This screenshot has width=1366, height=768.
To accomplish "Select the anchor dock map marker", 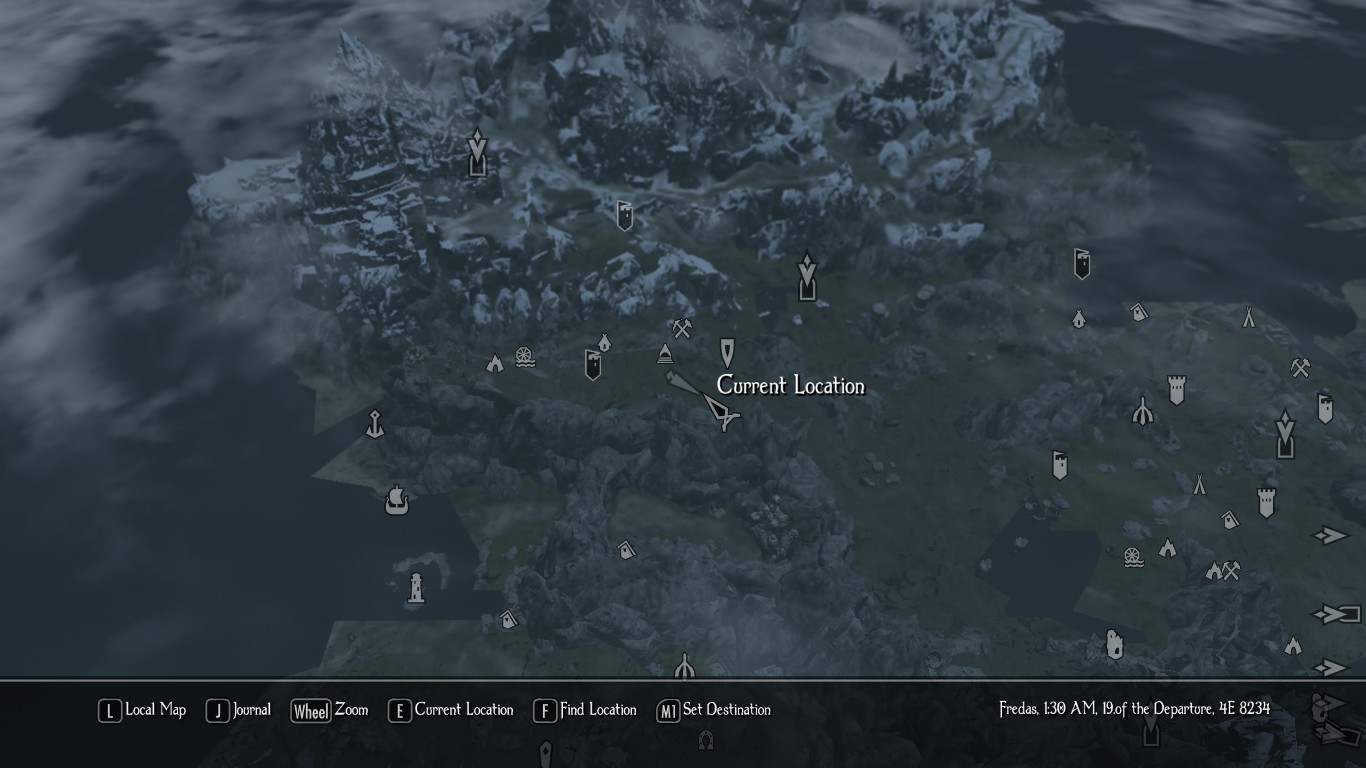I will (375, 424).
